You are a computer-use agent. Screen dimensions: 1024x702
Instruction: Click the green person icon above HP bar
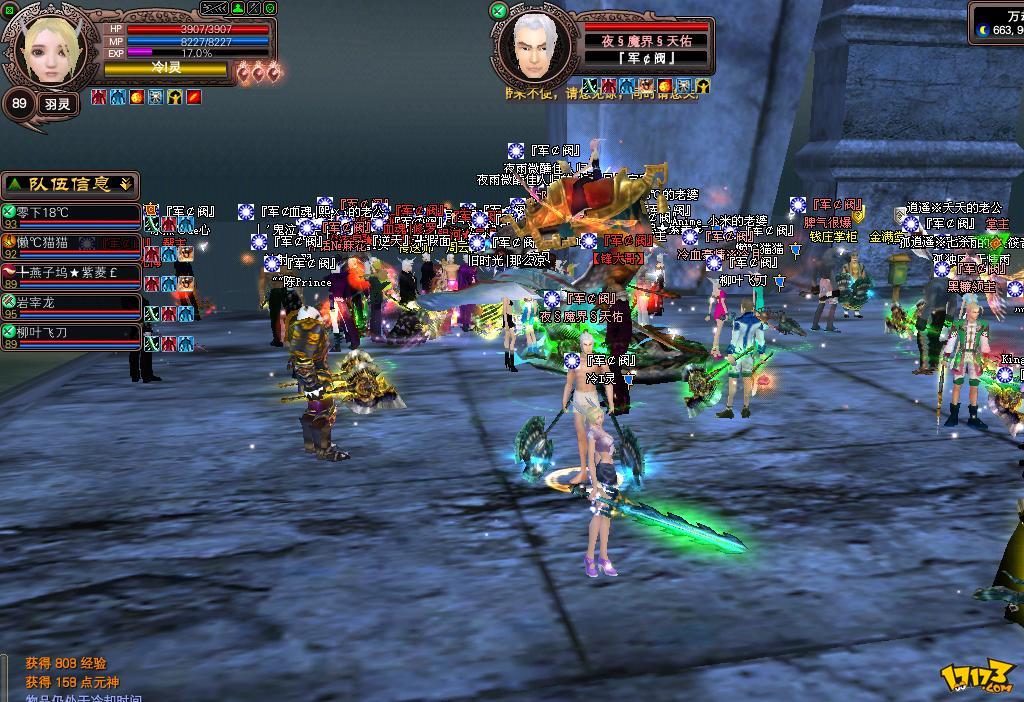[237, 8]
